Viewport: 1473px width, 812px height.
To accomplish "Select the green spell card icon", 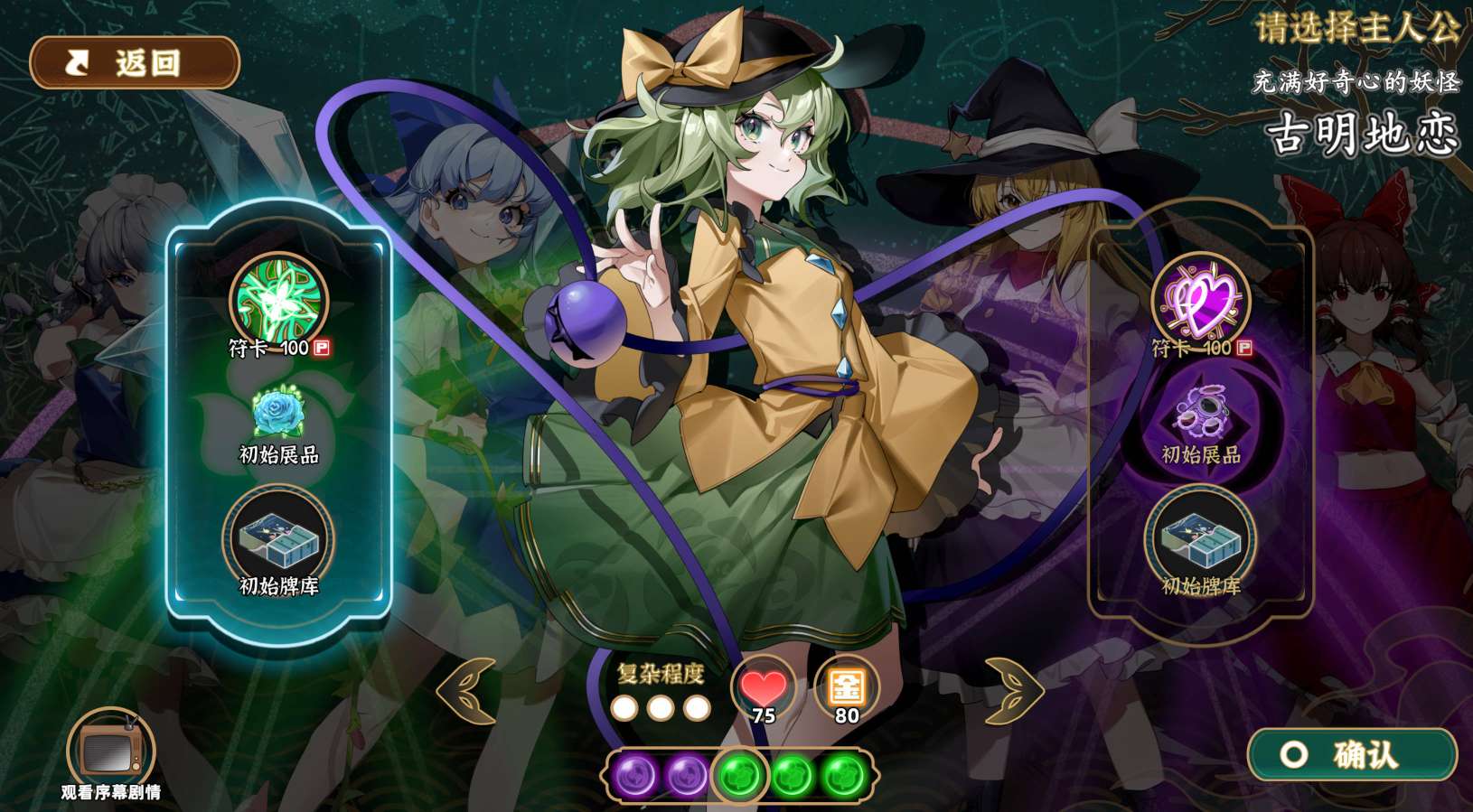I will click(x=278, y=299).
